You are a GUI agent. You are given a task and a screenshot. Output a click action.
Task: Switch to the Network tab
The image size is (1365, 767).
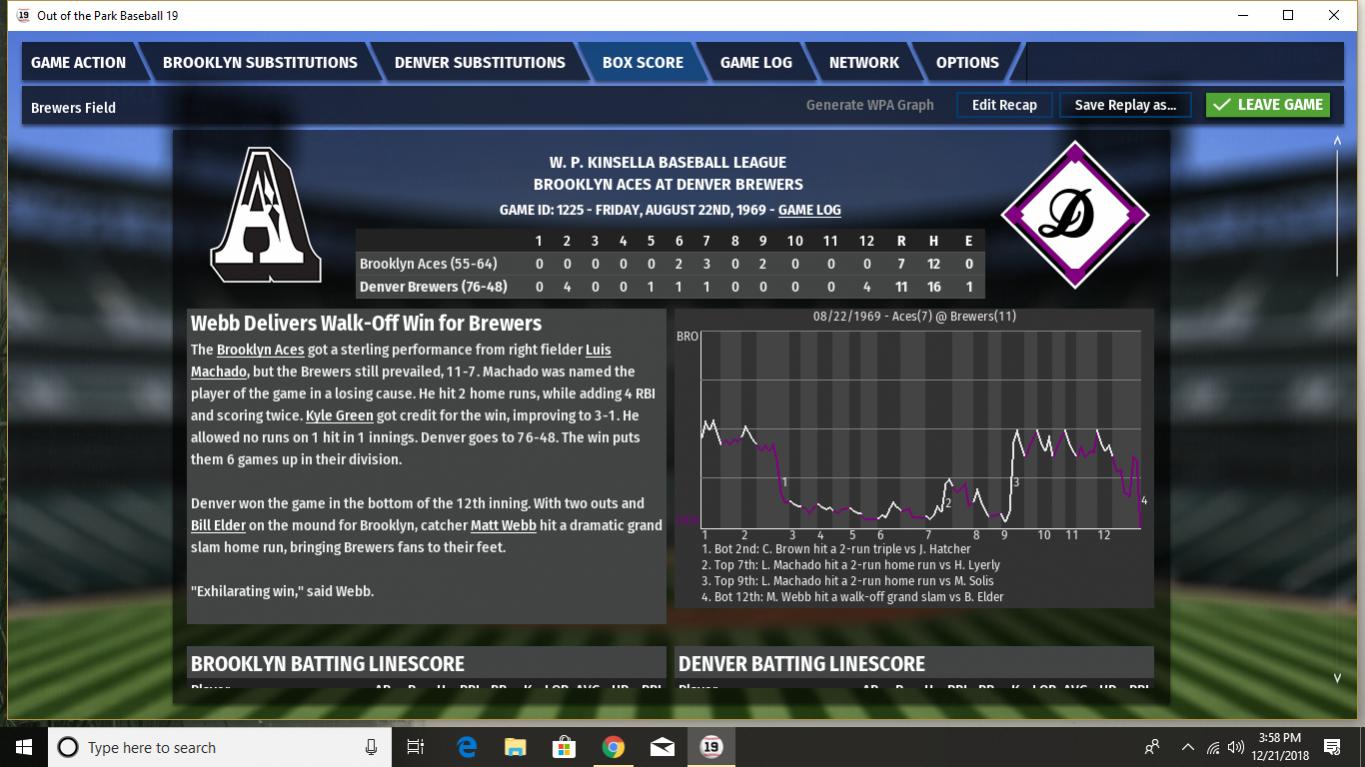pyautogui.click(x=864, y=62)
